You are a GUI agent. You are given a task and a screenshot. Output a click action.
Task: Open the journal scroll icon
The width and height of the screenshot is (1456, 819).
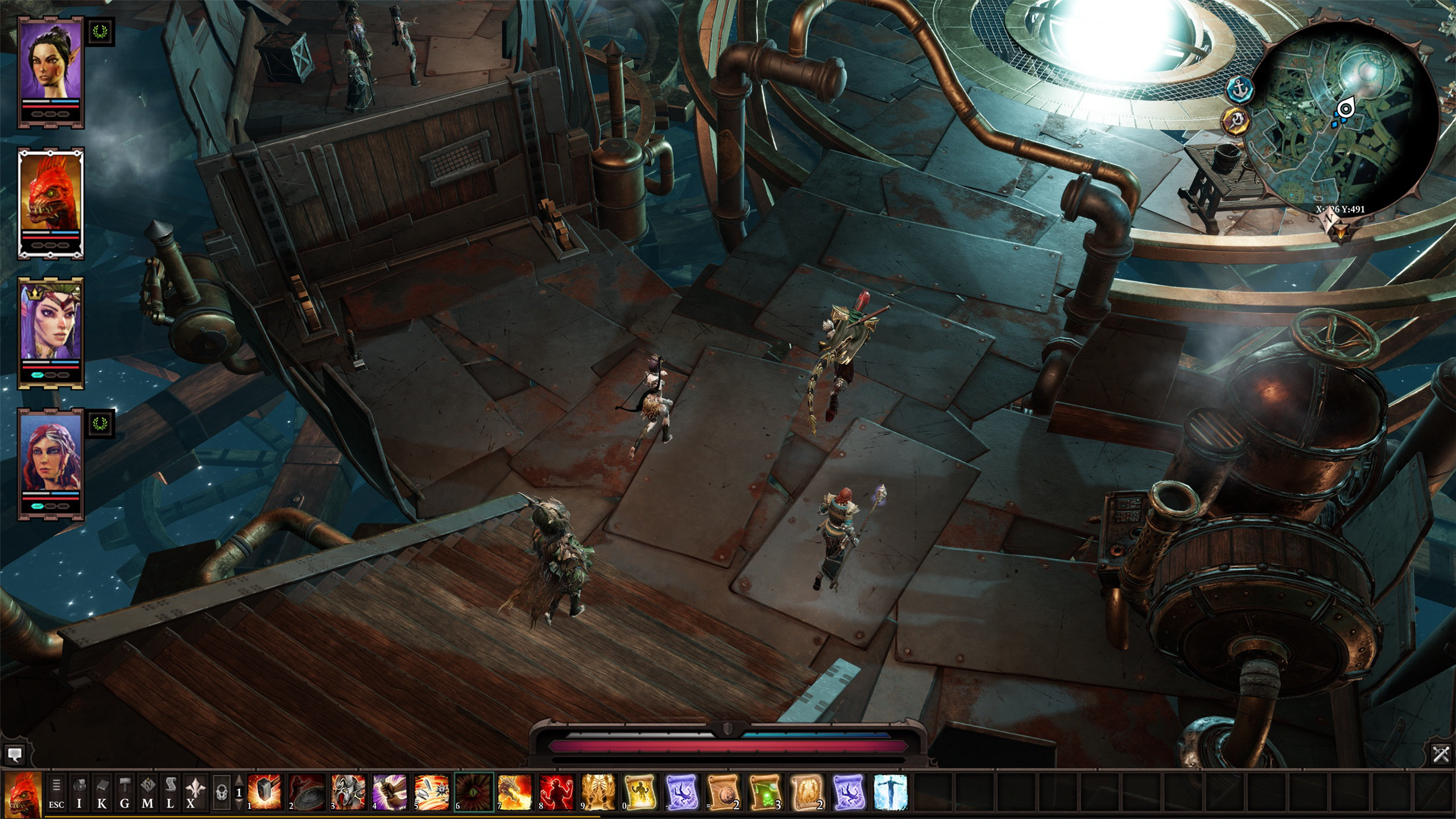click(170, 792)
